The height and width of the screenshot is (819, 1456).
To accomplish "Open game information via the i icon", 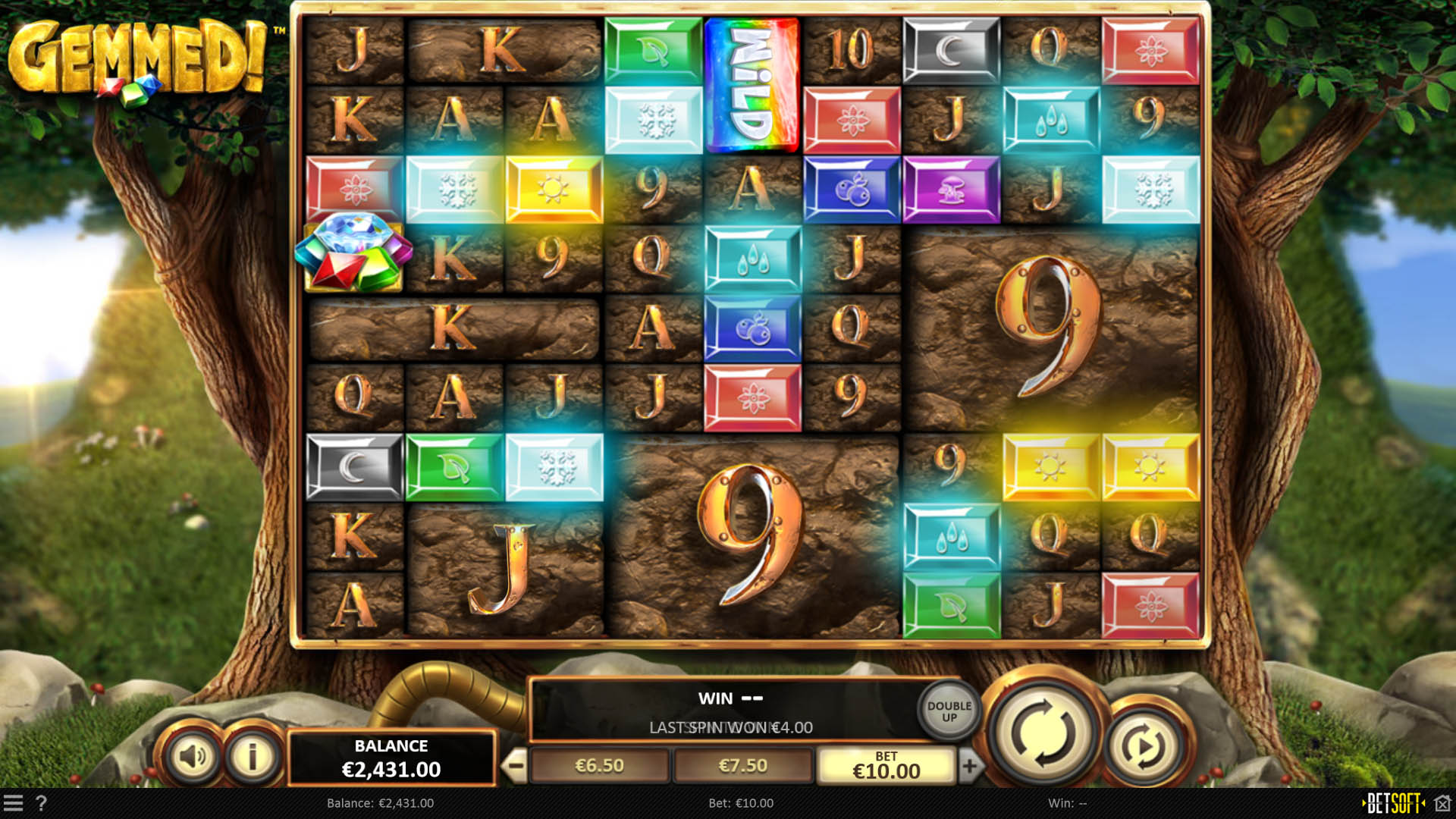I will 252,755.
